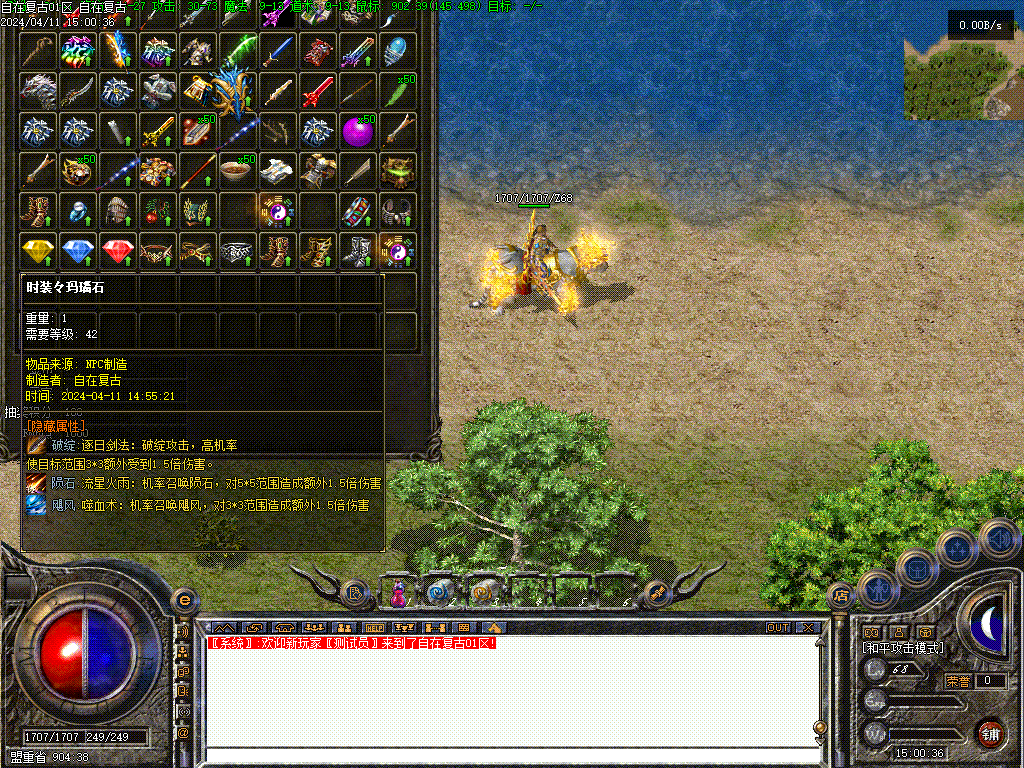Open the skills sparkle round button

957,548
